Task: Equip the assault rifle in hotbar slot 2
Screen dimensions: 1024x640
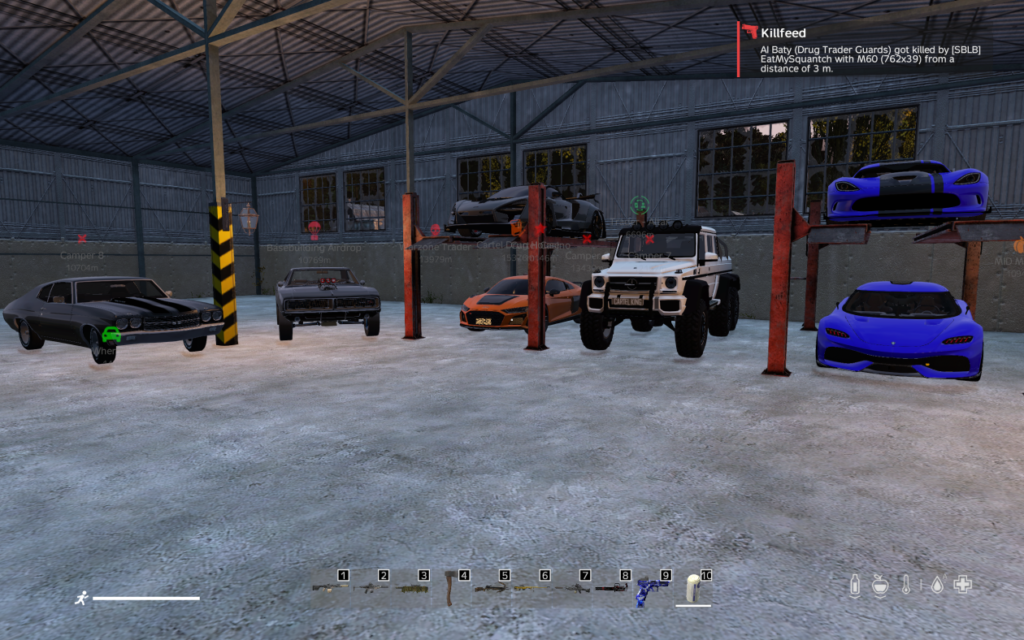Action: (x=369, y=588)
